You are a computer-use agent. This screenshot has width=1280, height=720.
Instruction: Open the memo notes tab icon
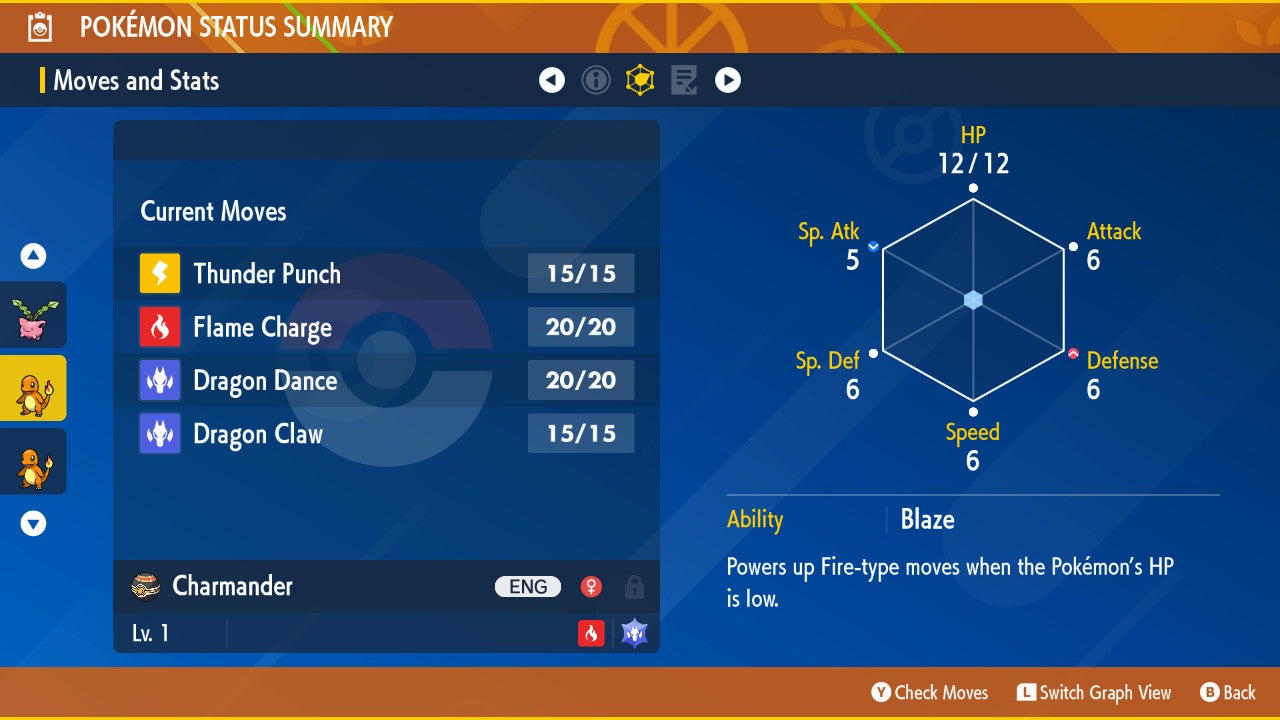[x=684, y=80]
